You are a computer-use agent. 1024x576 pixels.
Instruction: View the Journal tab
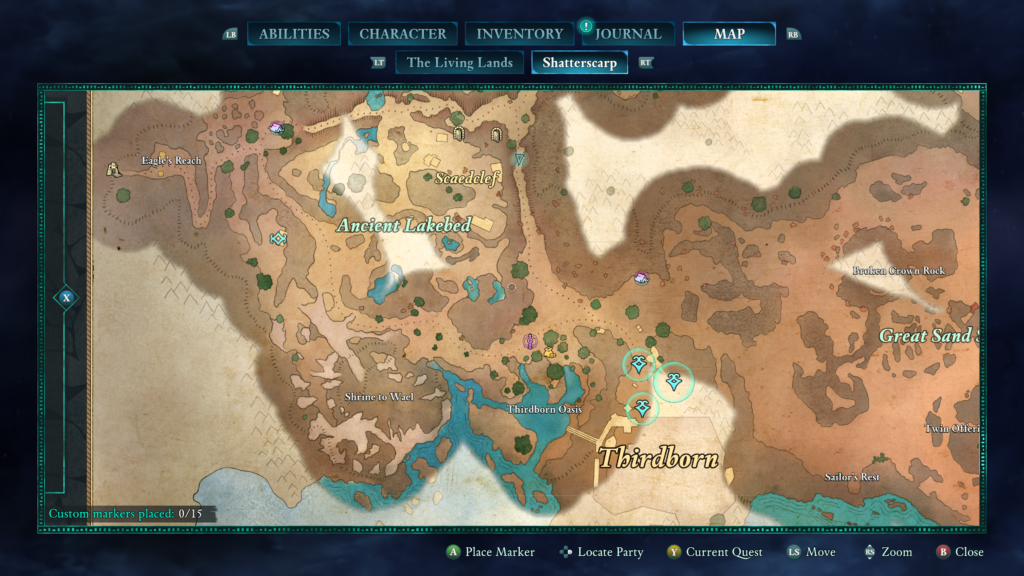[628, 34]
